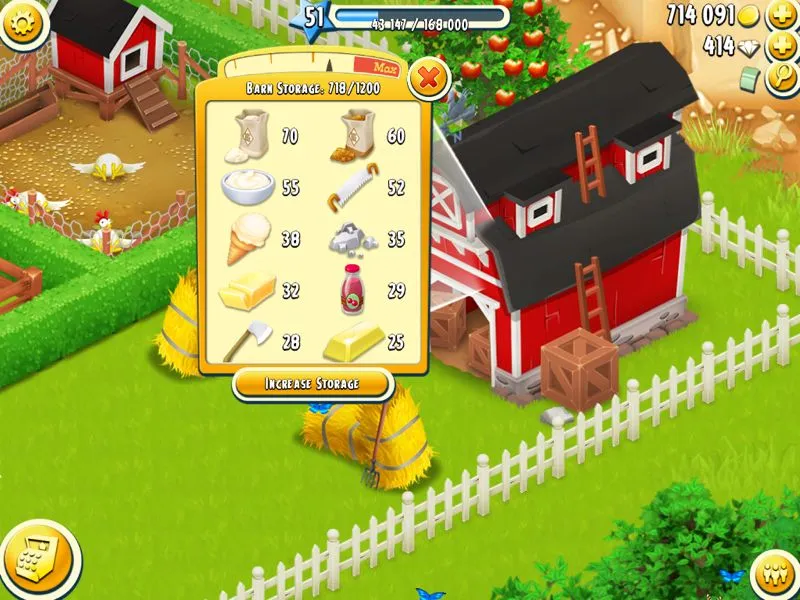Select the brown feed sack item
The image size is (800, 600).
click(x=354, y=134)
